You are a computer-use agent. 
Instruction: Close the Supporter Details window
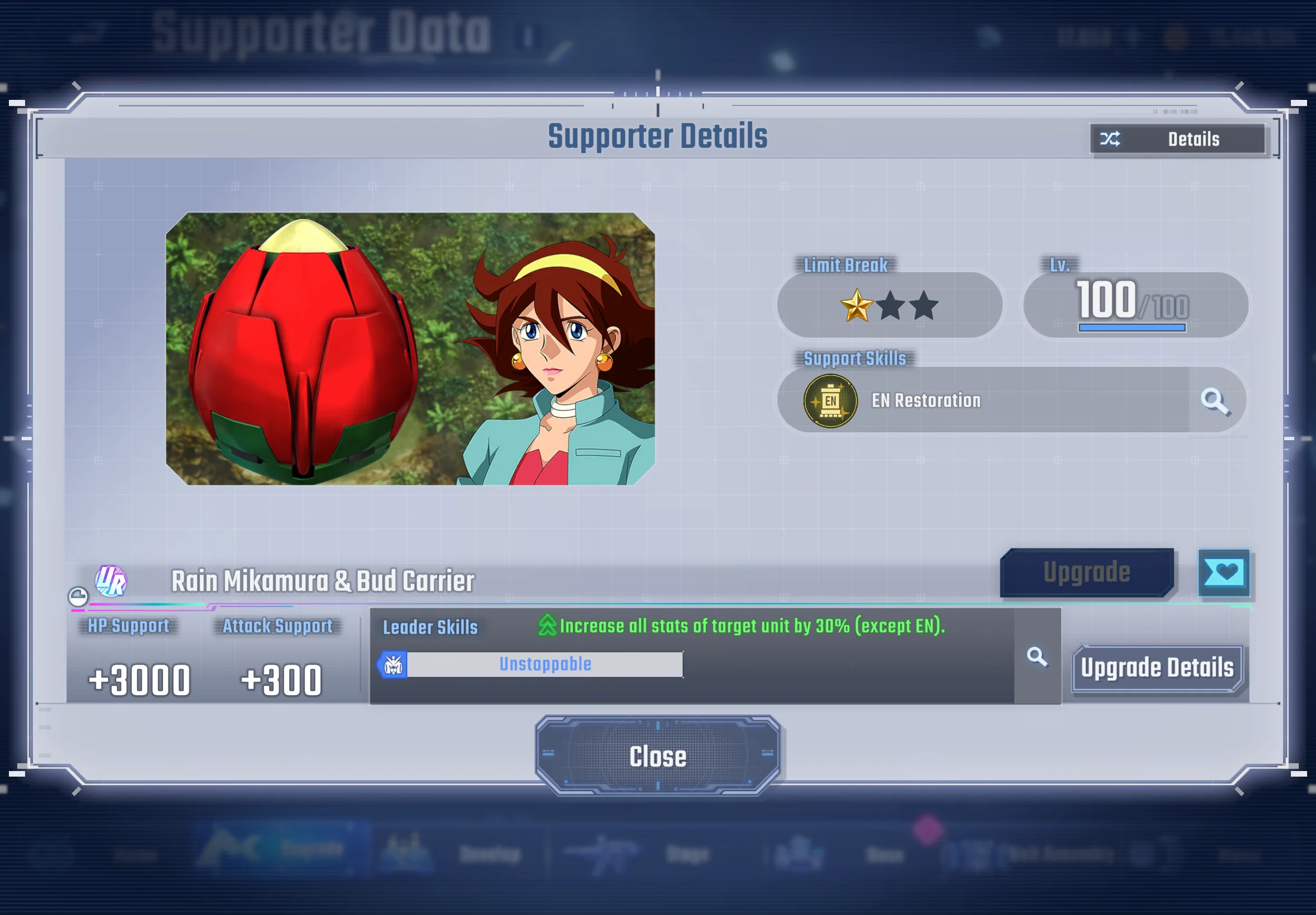657,755
